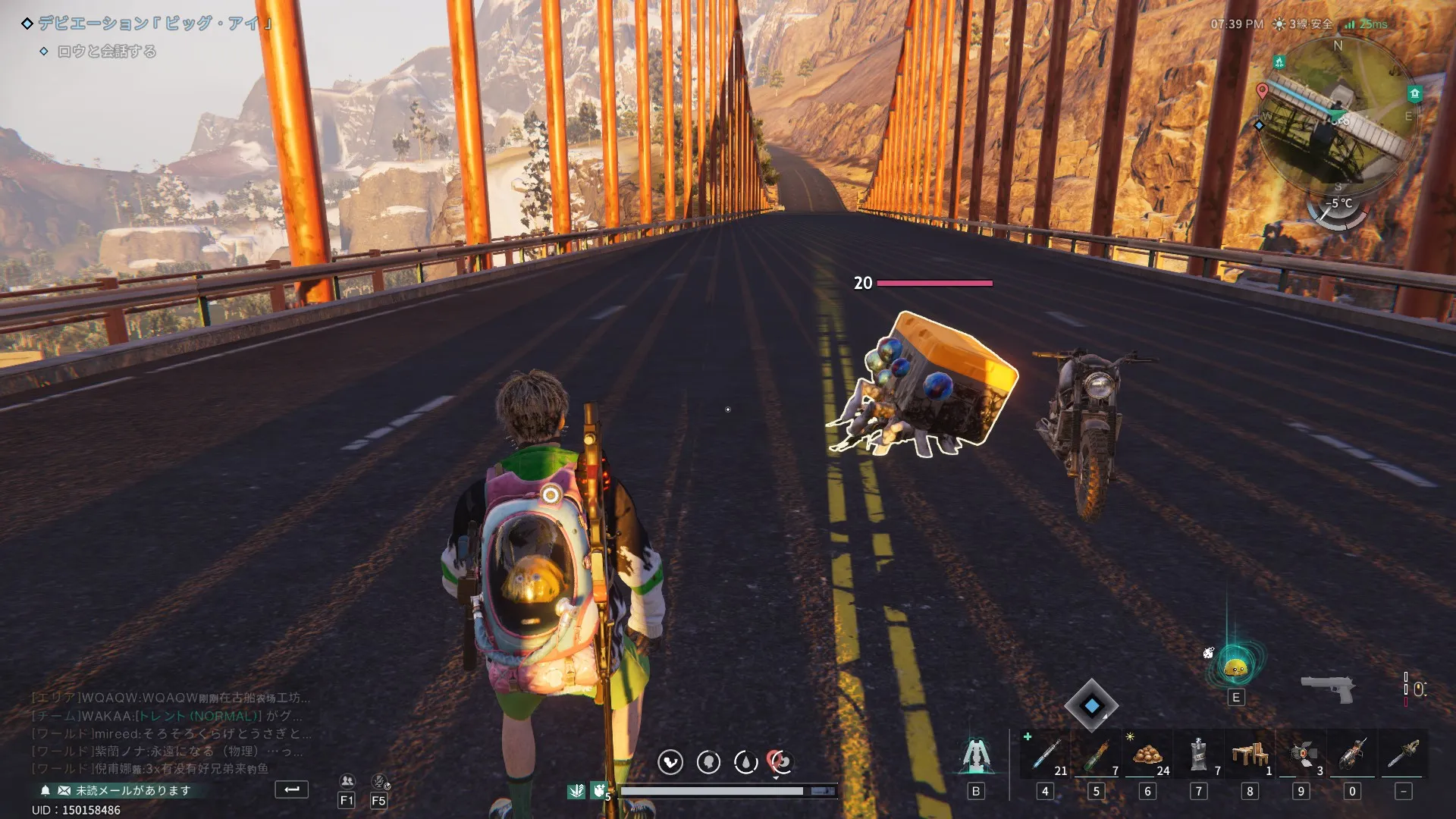Screen dimensions: 1456x819
Task: Open the build mode tower icon
Action: click(x=976, y=755)
